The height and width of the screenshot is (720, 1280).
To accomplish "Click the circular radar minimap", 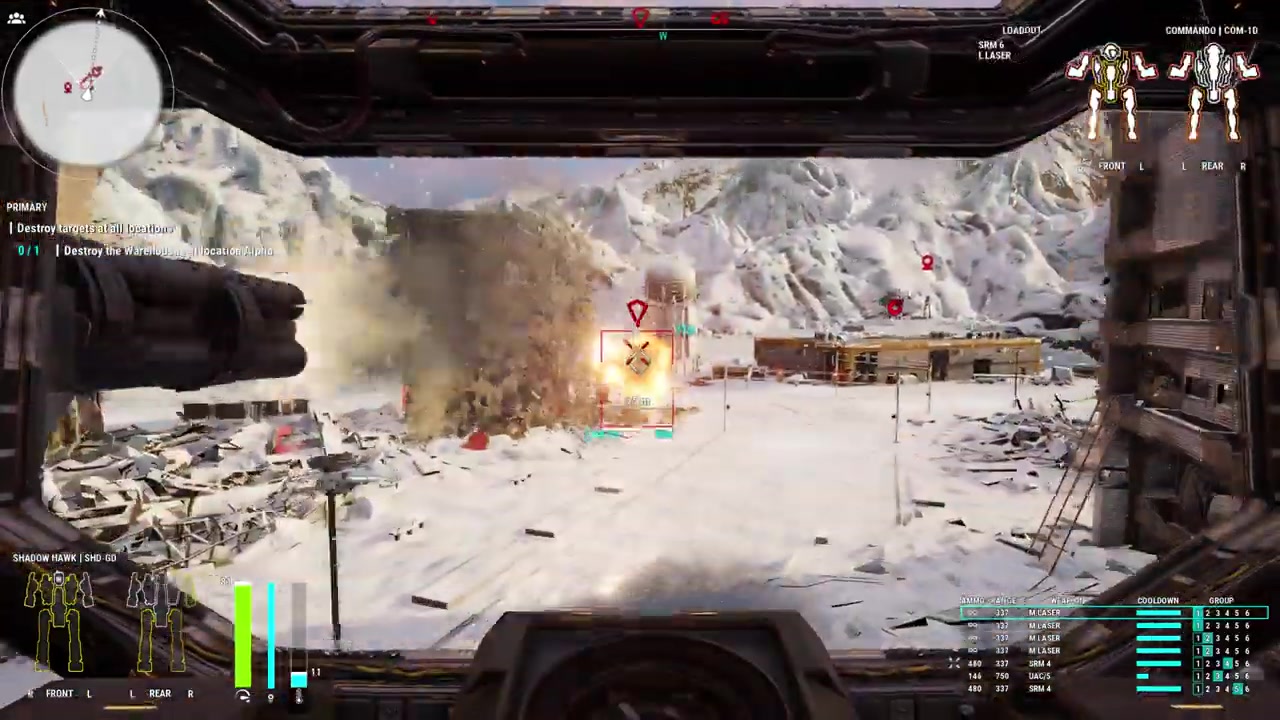I will [x=88, y=88].
